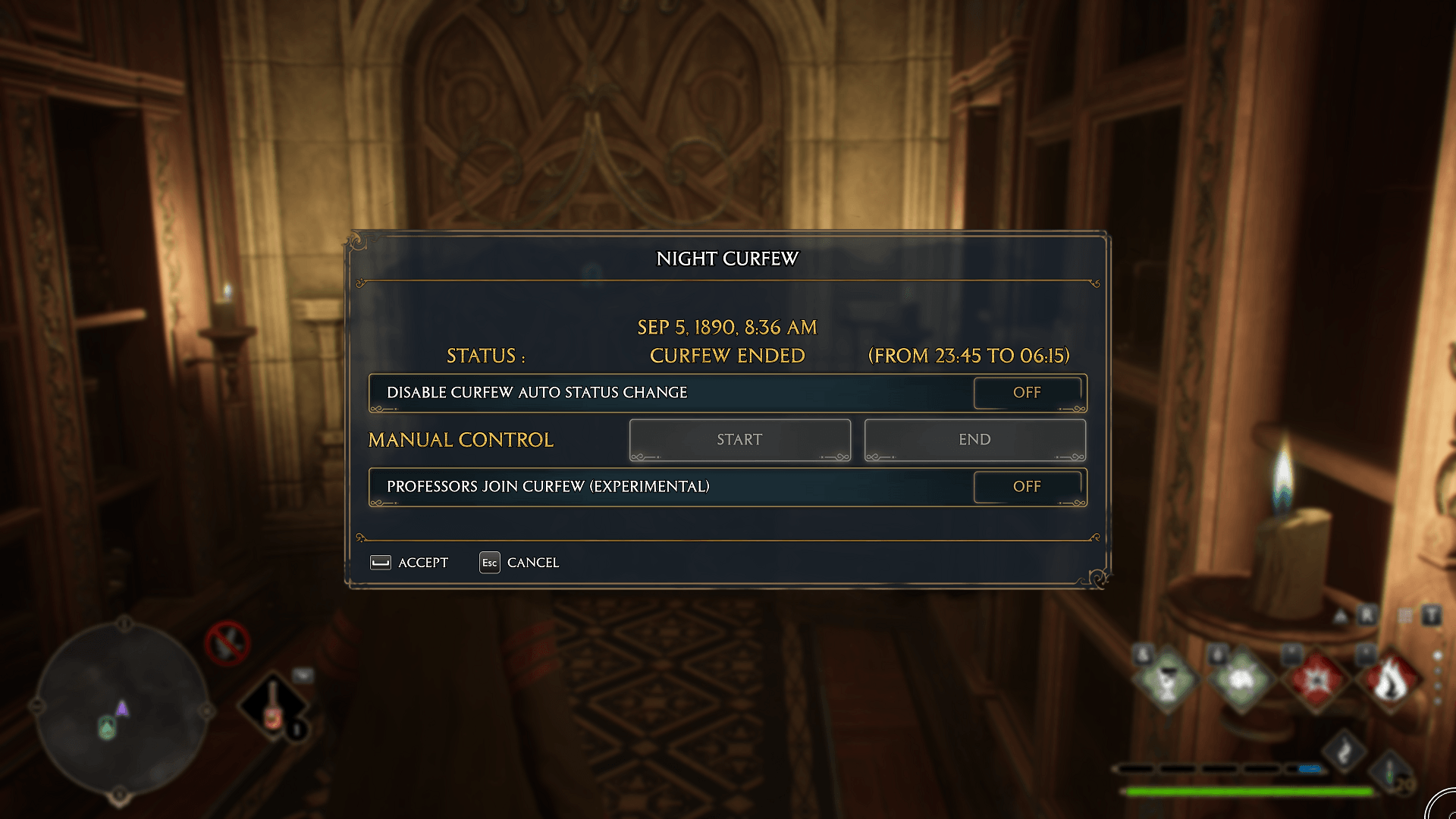This screenshot has width=1456, height=819.
Task: Click the Start button under Manual Control
Action: [x=739, y=439]
